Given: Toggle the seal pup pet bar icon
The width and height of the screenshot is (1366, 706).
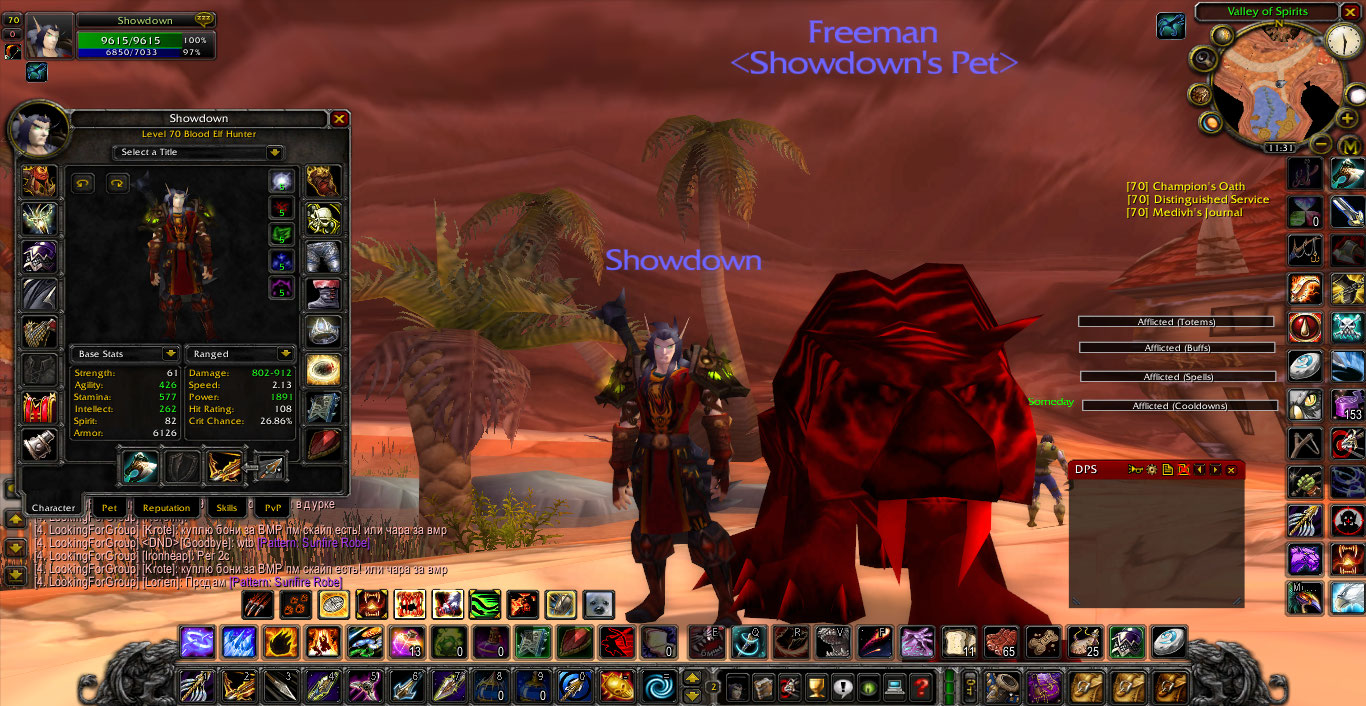Looking at the screenshot, I should 598,605.
